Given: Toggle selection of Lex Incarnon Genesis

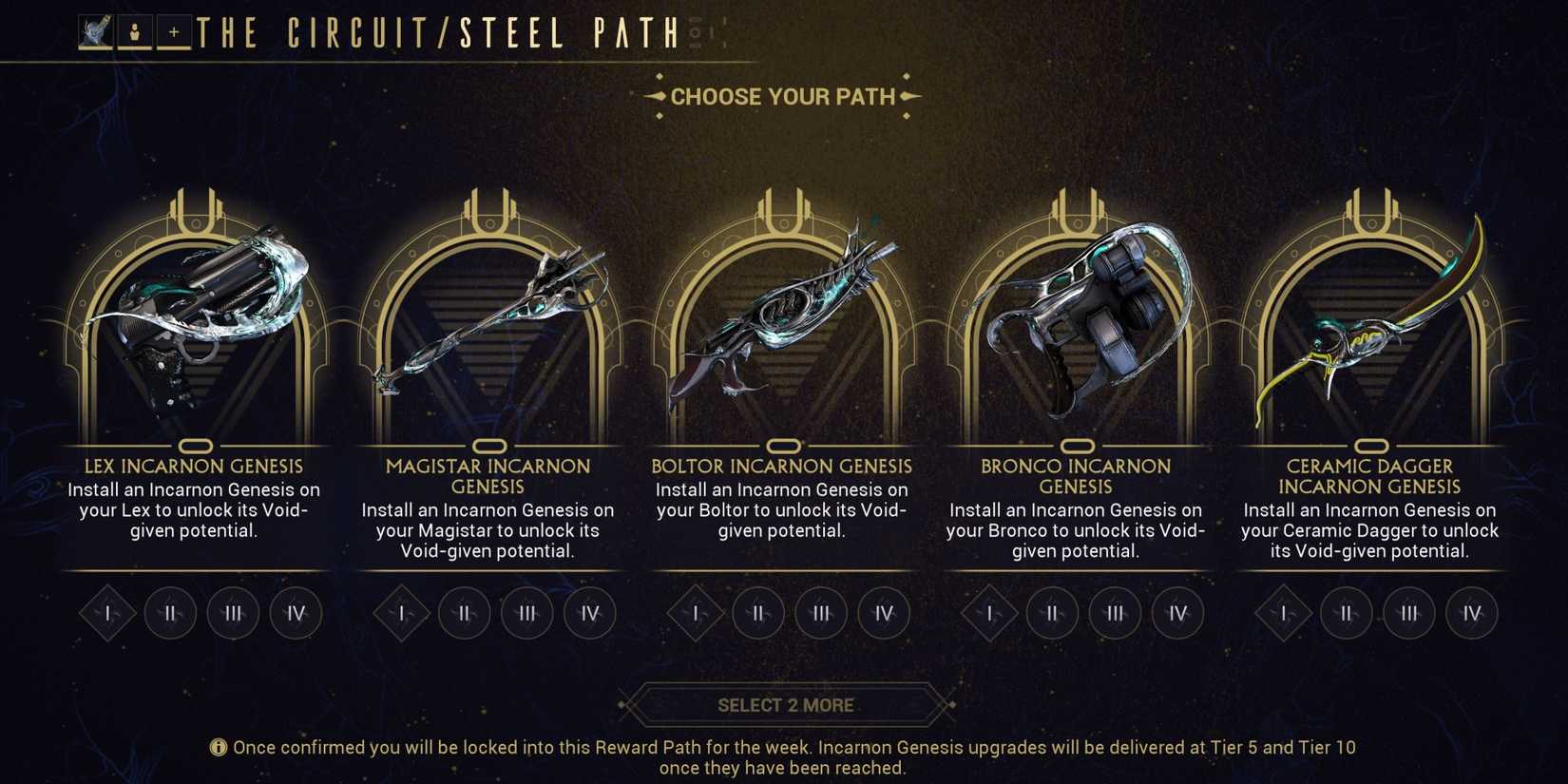Looking at the screenshot, I should pos(197,445).
